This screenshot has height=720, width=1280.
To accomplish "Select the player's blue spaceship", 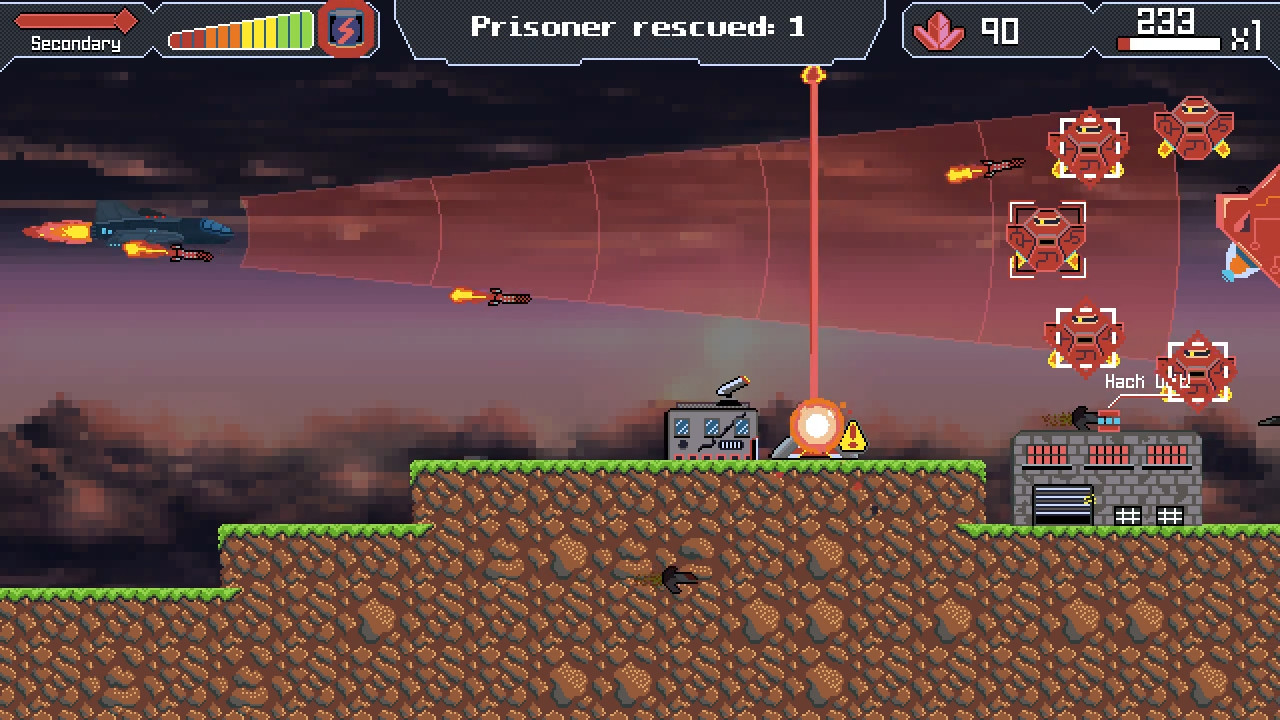I will [160, 230].
